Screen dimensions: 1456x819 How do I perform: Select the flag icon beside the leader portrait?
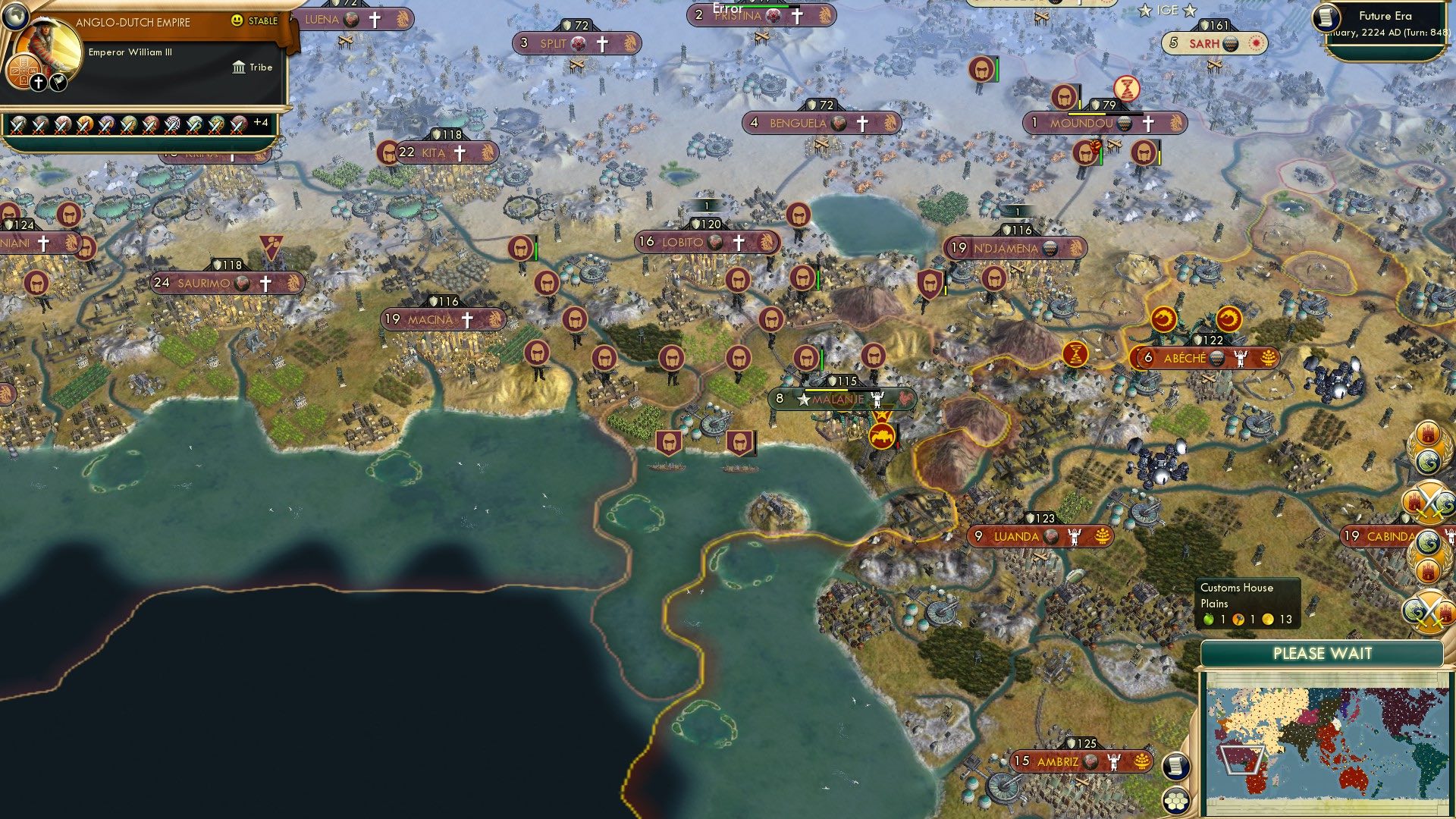point(57,81)
